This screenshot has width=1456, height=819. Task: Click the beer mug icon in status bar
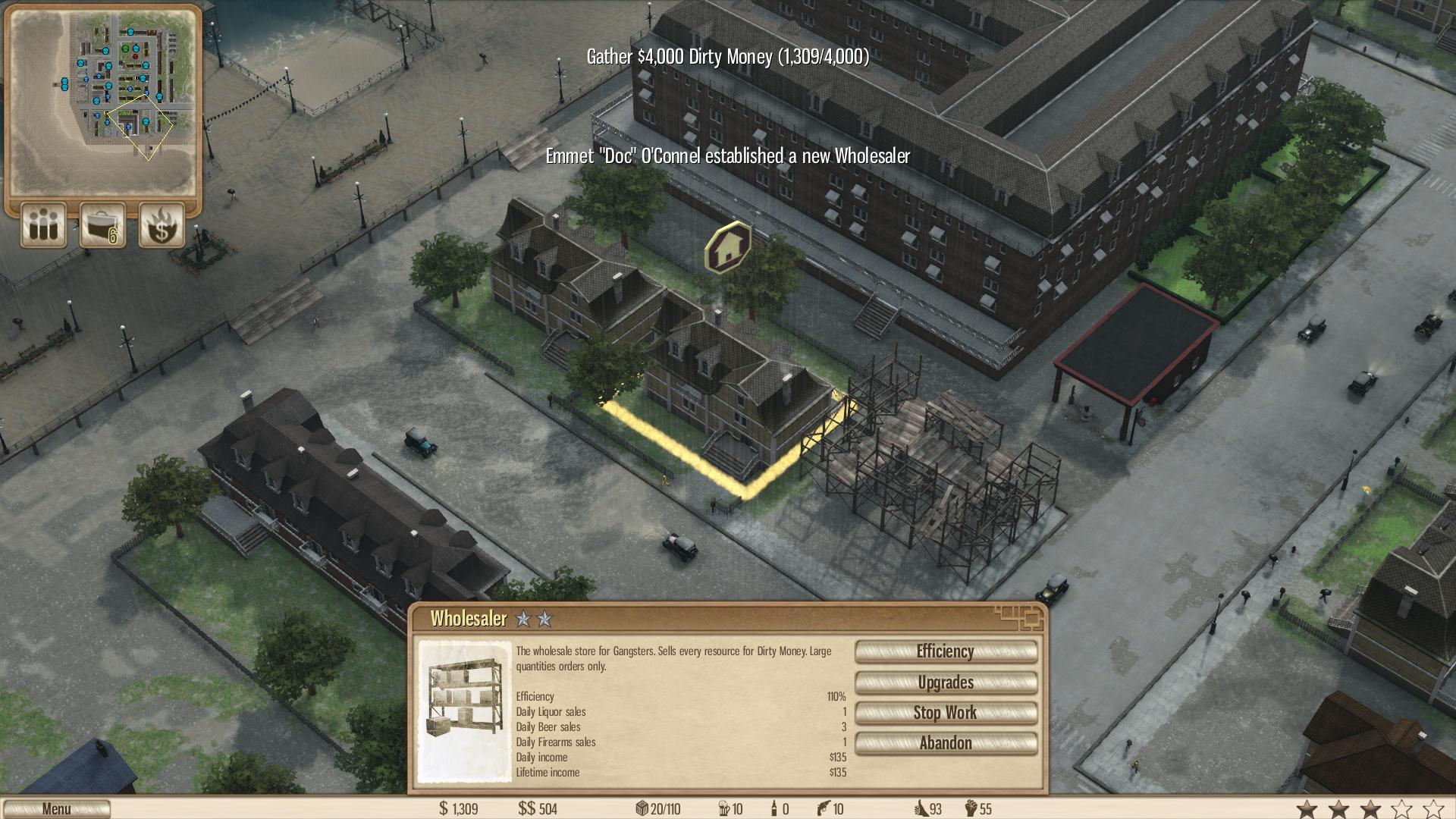point(723,808)
